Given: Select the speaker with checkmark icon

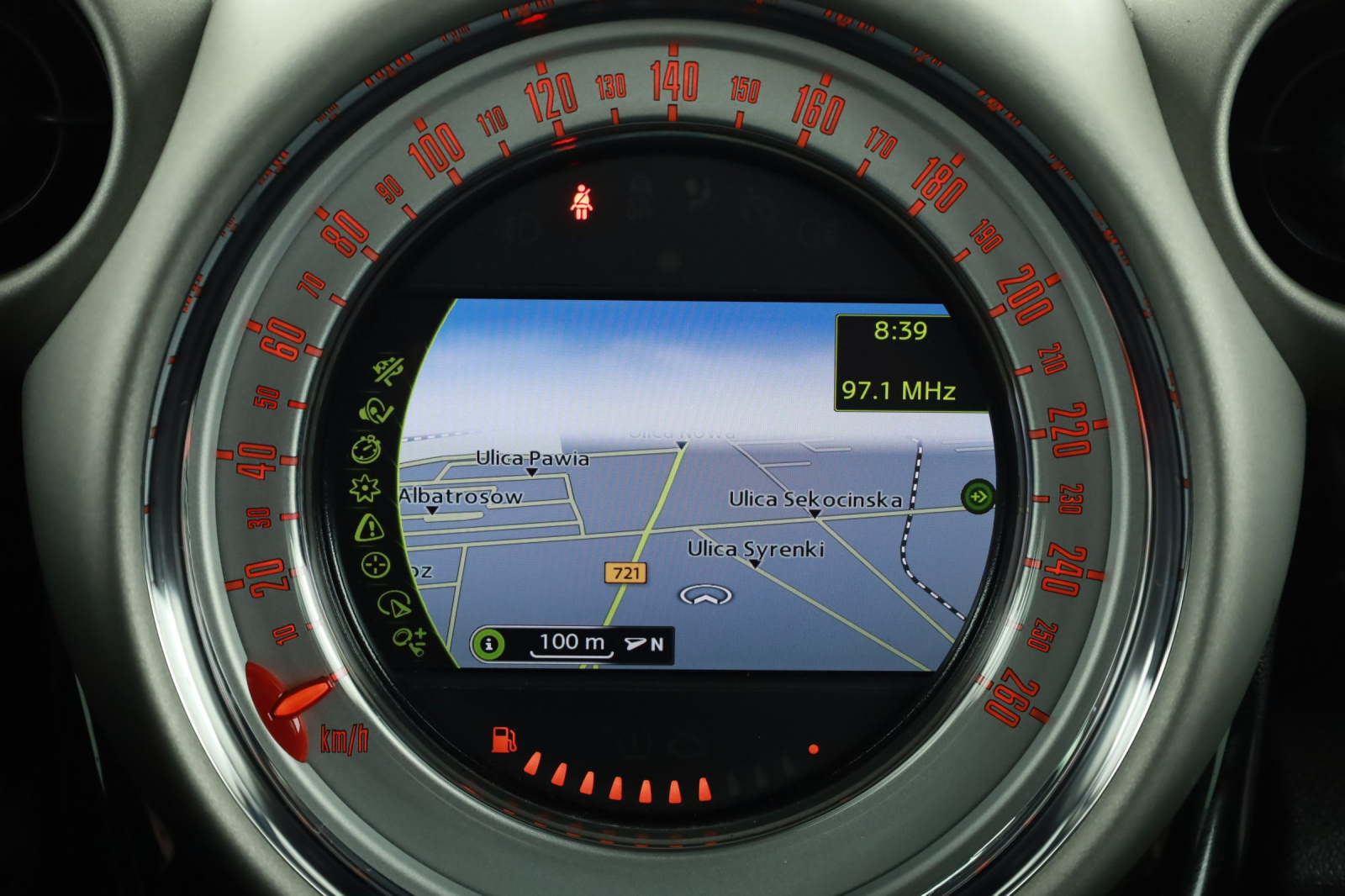Looking at the screenshot, I should click(376, 410).
